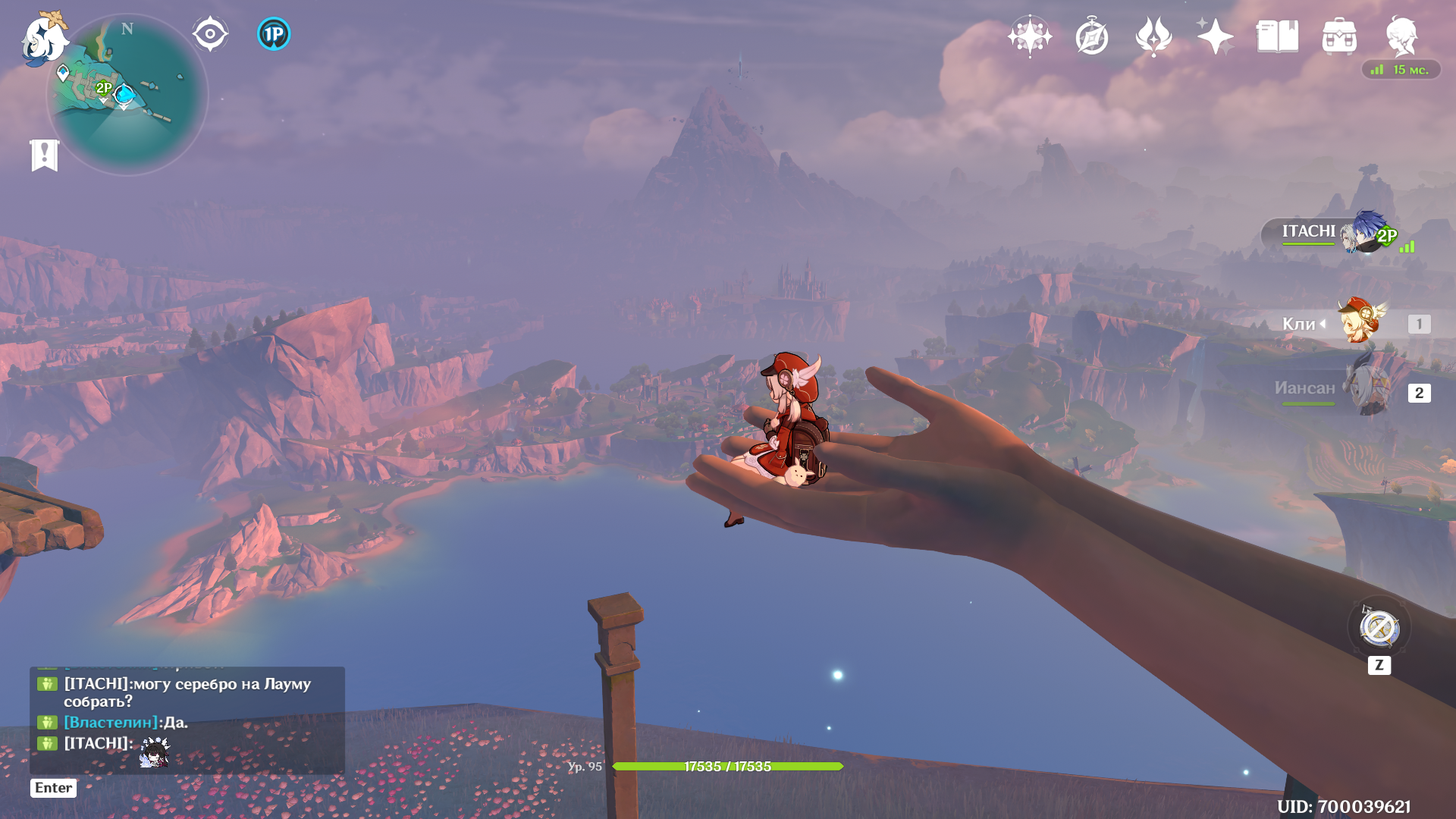Open the 1P co-op mode menu
This screenshot has width=1456, height=819.
pos(274,34)
